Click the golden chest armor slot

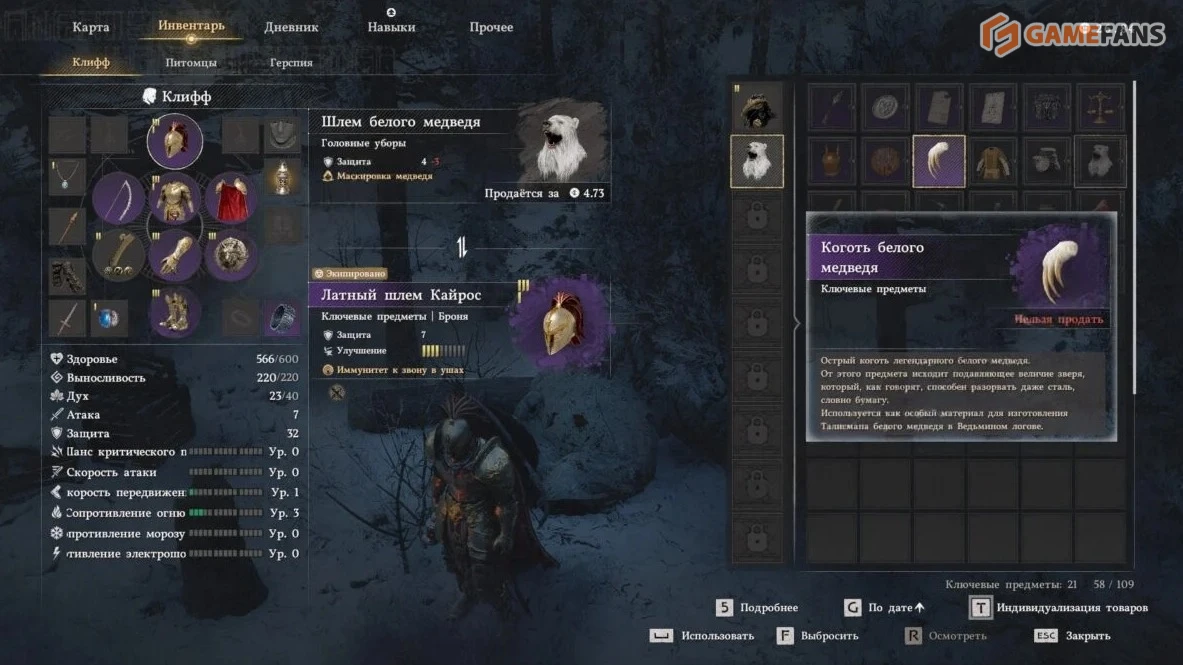(x=175, y=198)
